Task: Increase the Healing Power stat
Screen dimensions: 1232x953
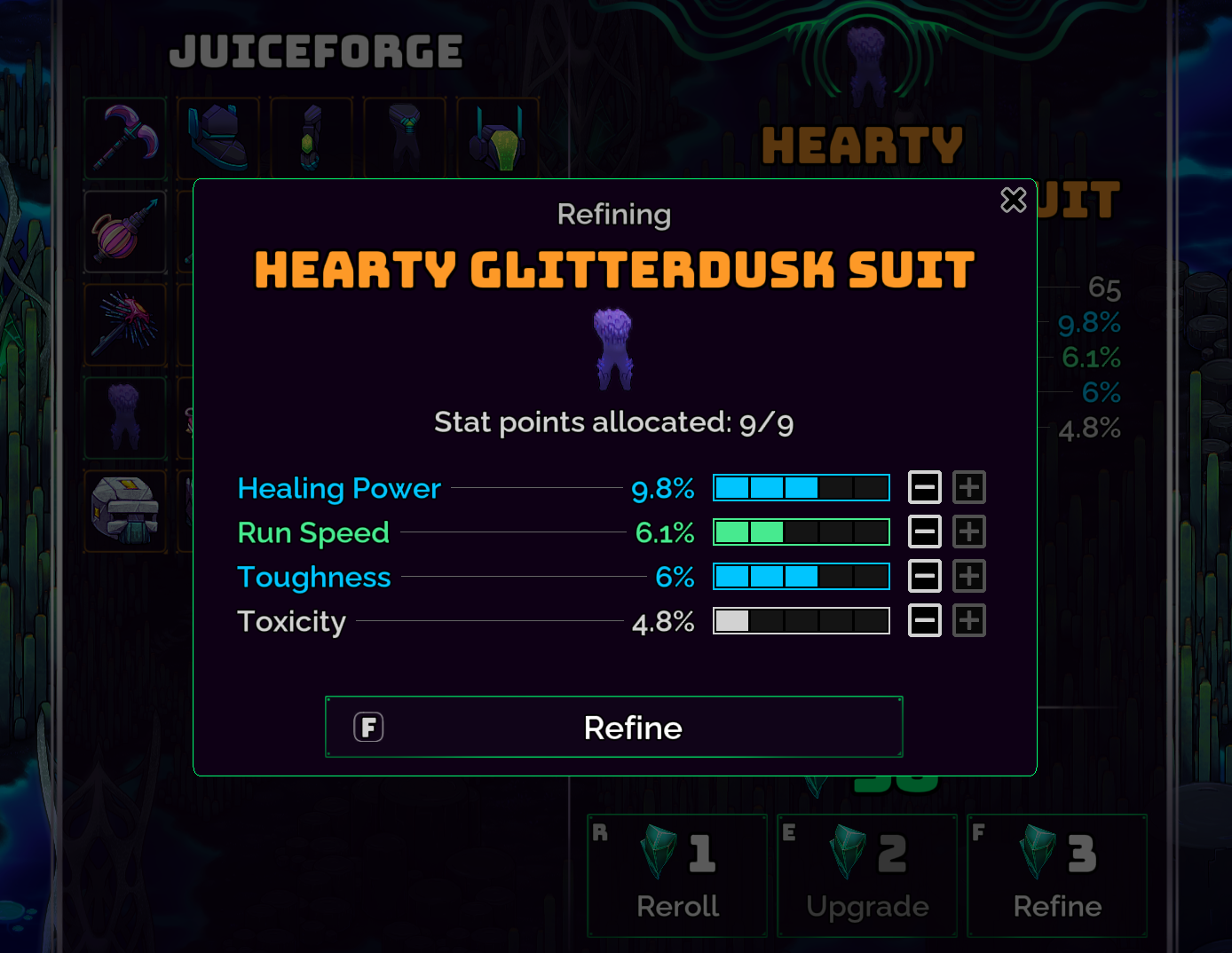Action: [969, 487]
